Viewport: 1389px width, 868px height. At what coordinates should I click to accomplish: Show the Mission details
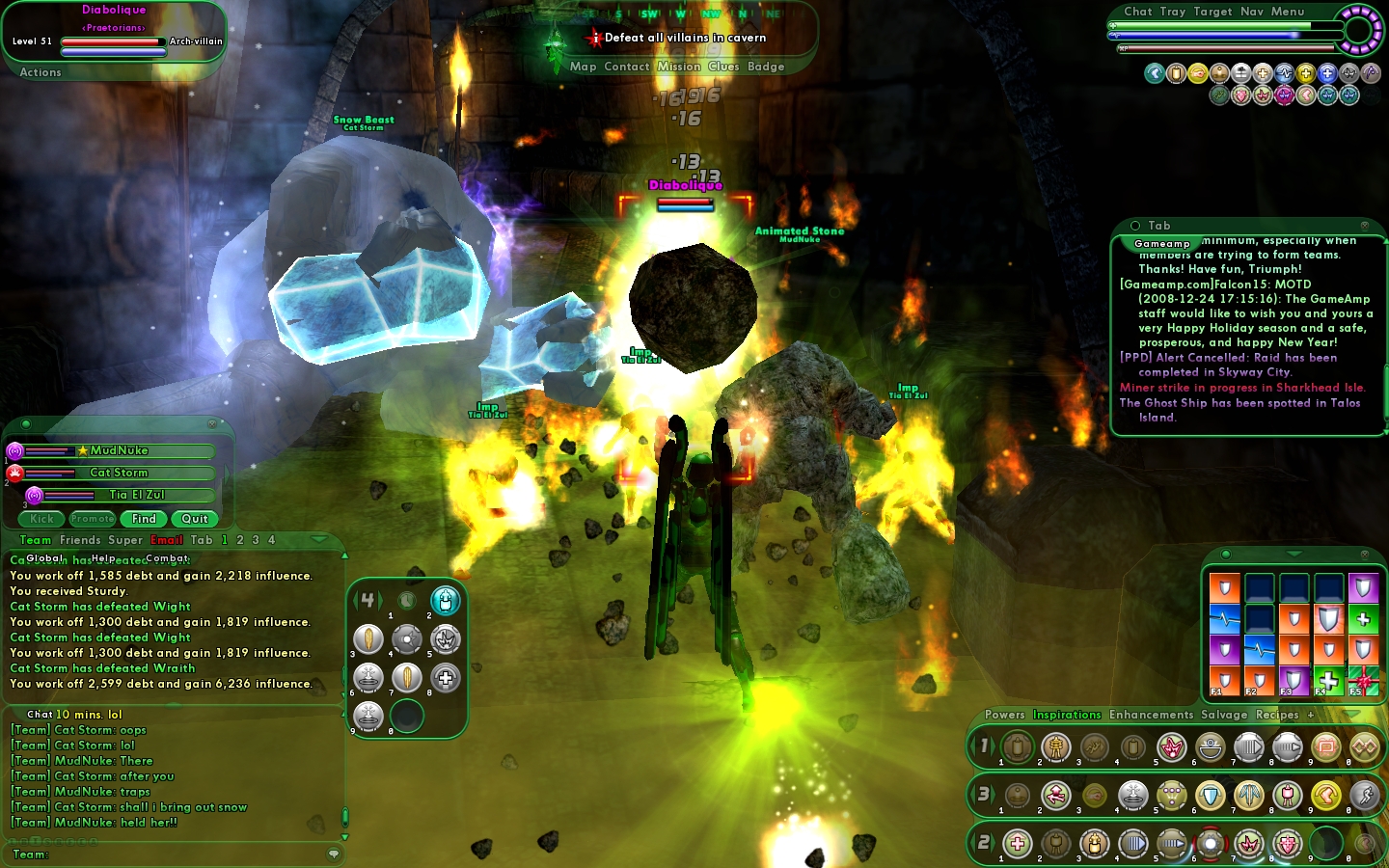[x=679, y=67]
